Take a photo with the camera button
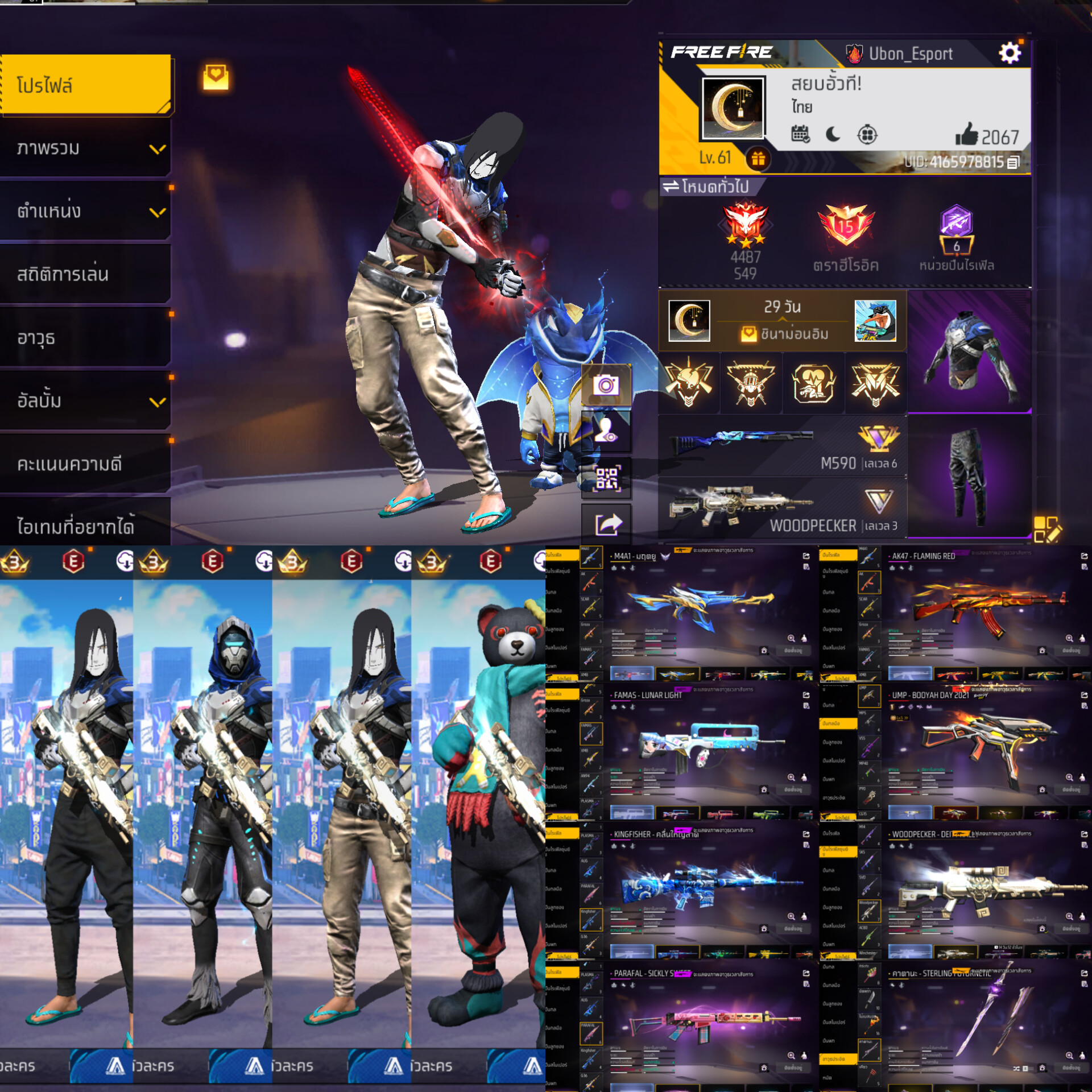1092x1092 pixels. 606,386
